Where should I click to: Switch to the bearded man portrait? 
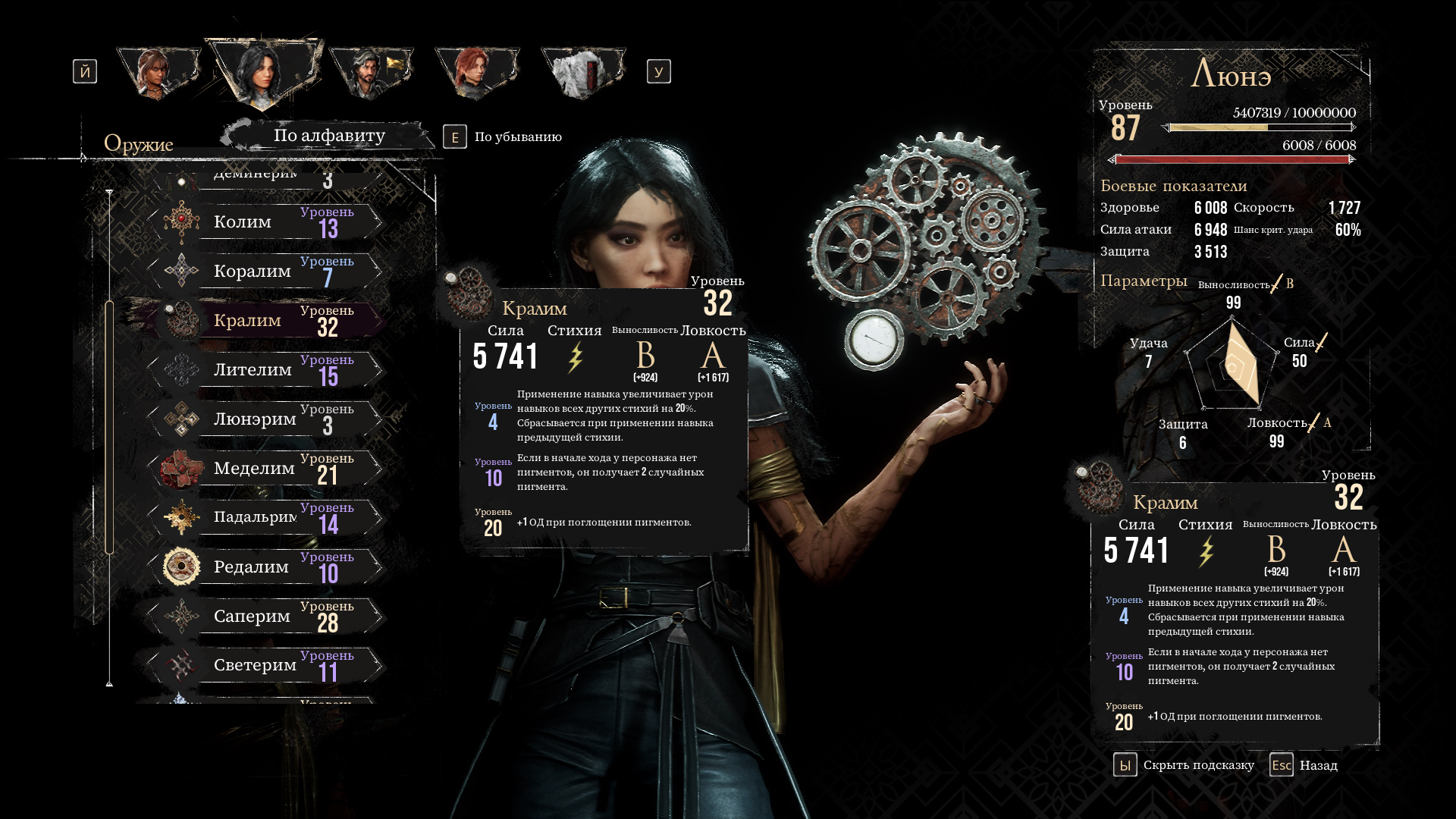[x=370, y=72]
